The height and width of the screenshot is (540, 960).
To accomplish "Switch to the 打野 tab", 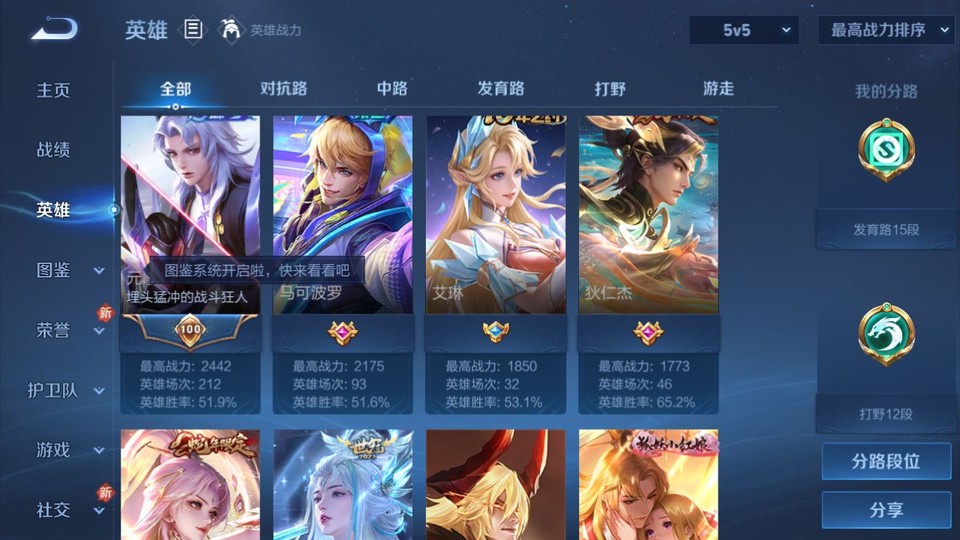I will (610, 89).
